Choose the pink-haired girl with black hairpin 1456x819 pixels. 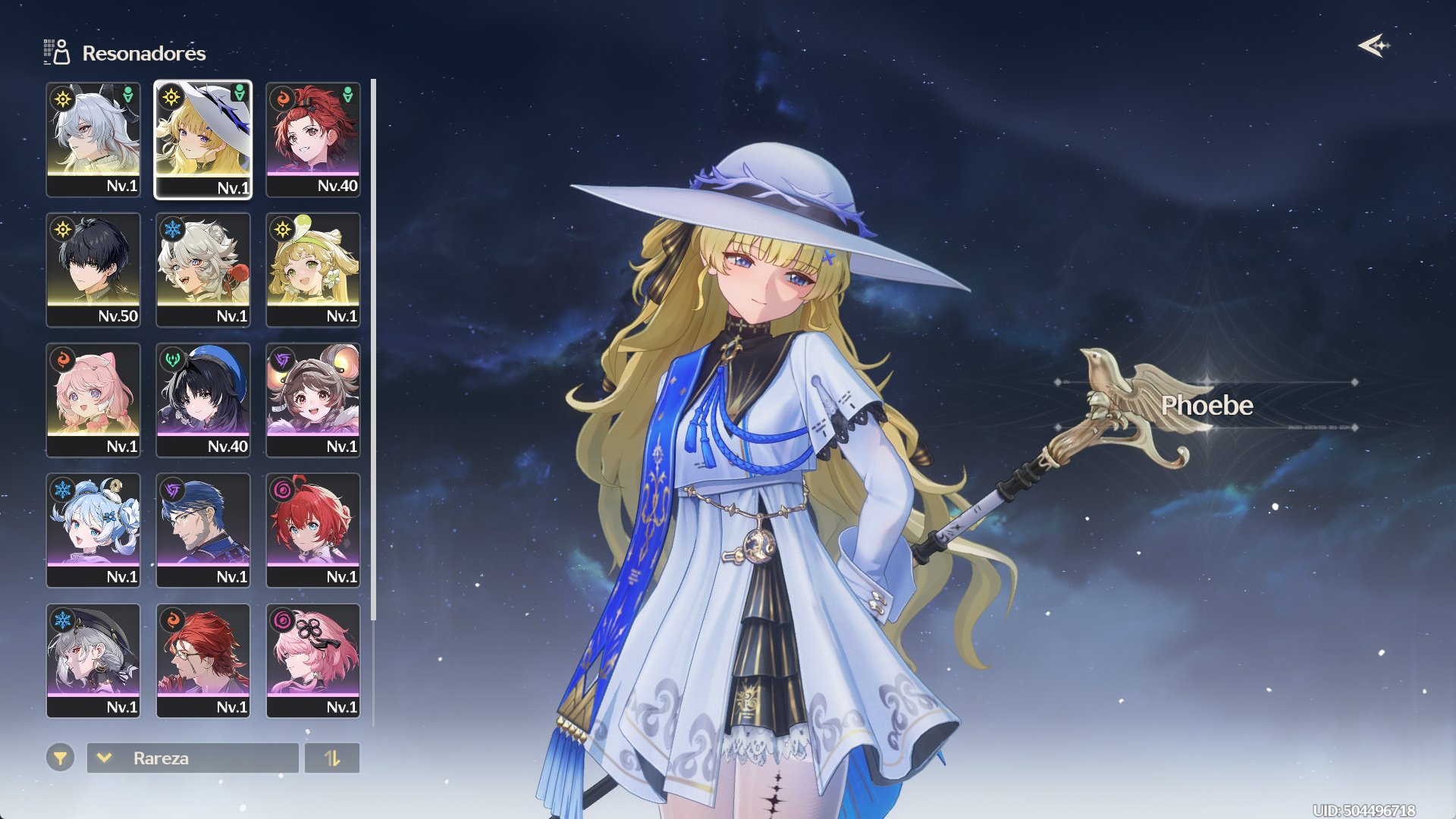[x=313, y=661]
